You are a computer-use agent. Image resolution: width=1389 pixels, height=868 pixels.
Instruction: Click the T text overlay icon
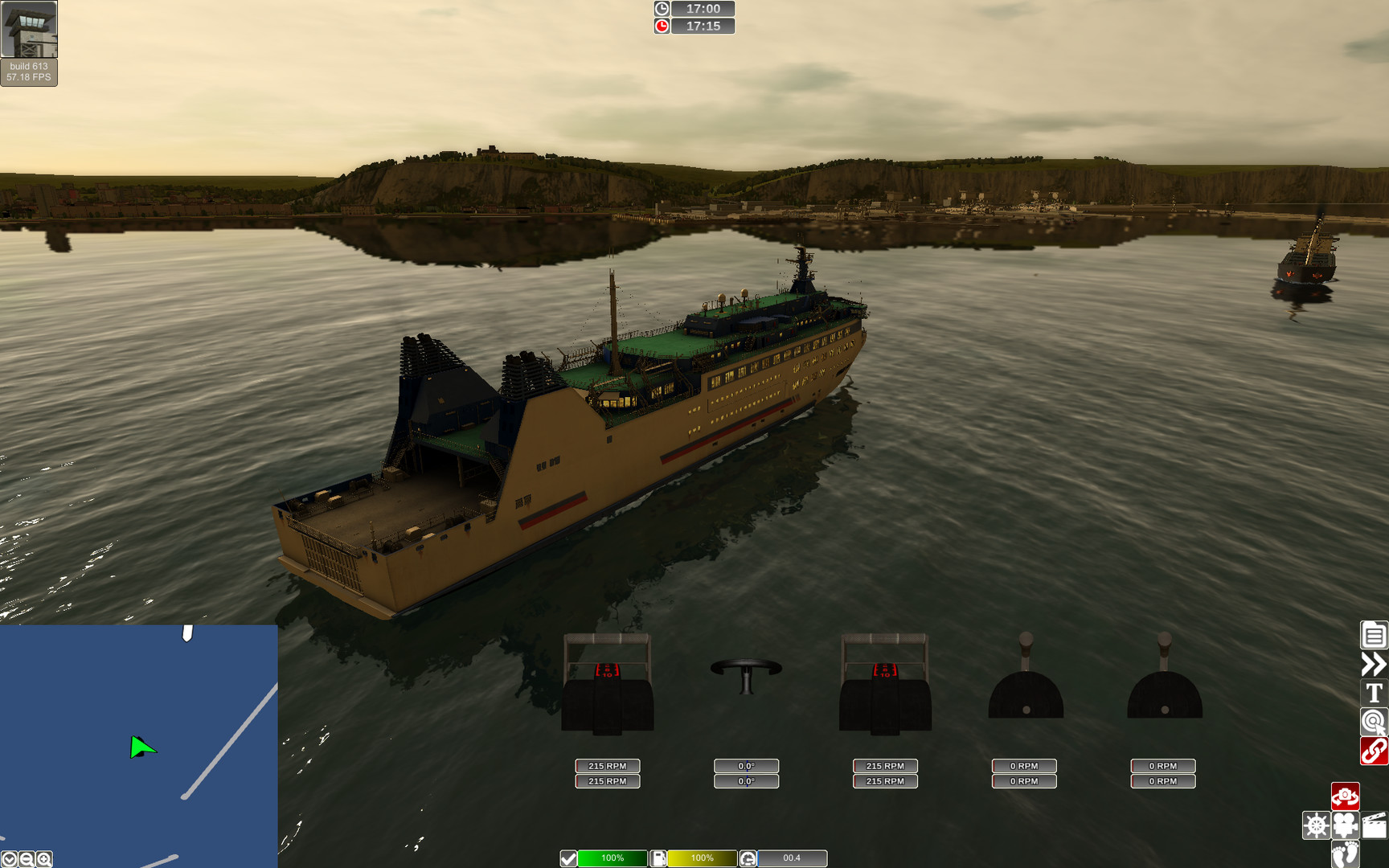(1374, 692)
